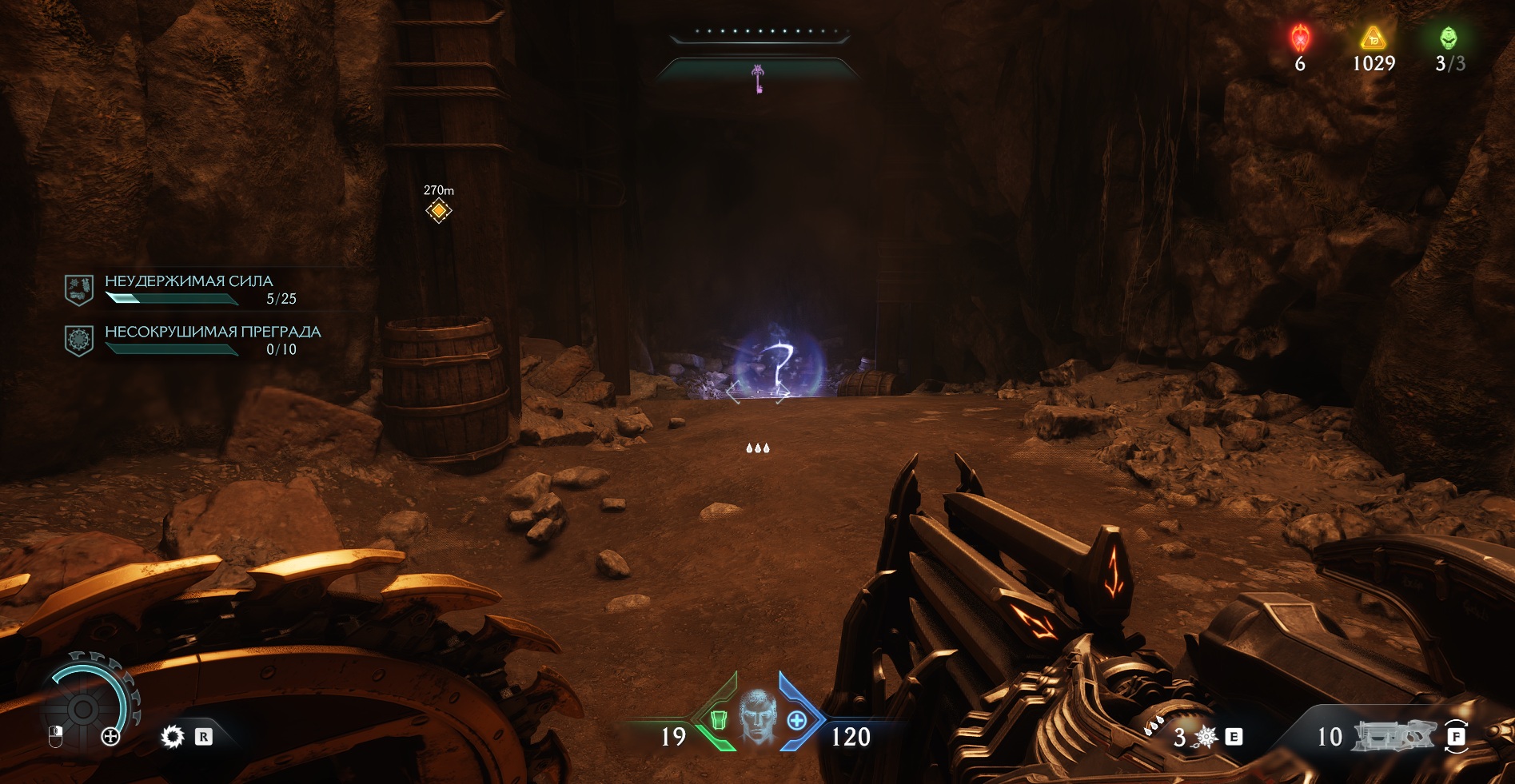Click the spiked melee weapon icon

click(1205, 737)
